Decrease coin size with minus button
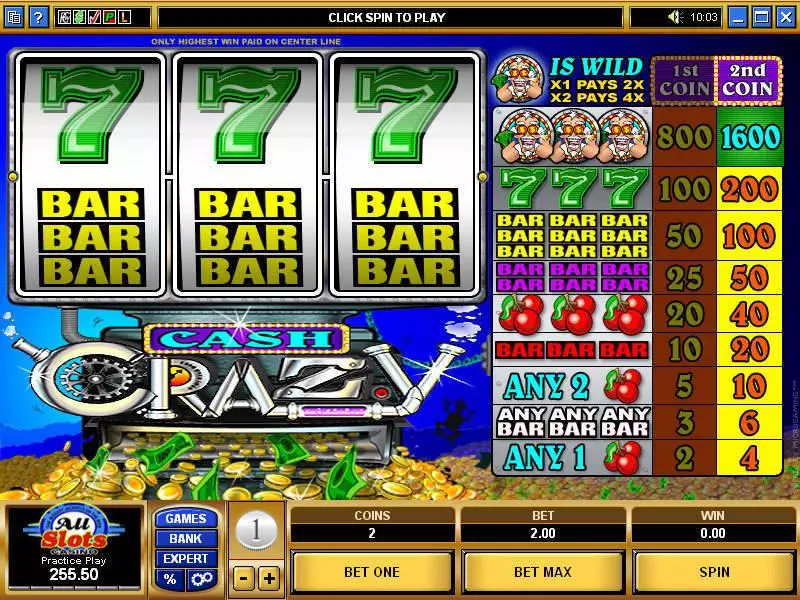Viewport: 800px width, 600px height. click(244, 578)
